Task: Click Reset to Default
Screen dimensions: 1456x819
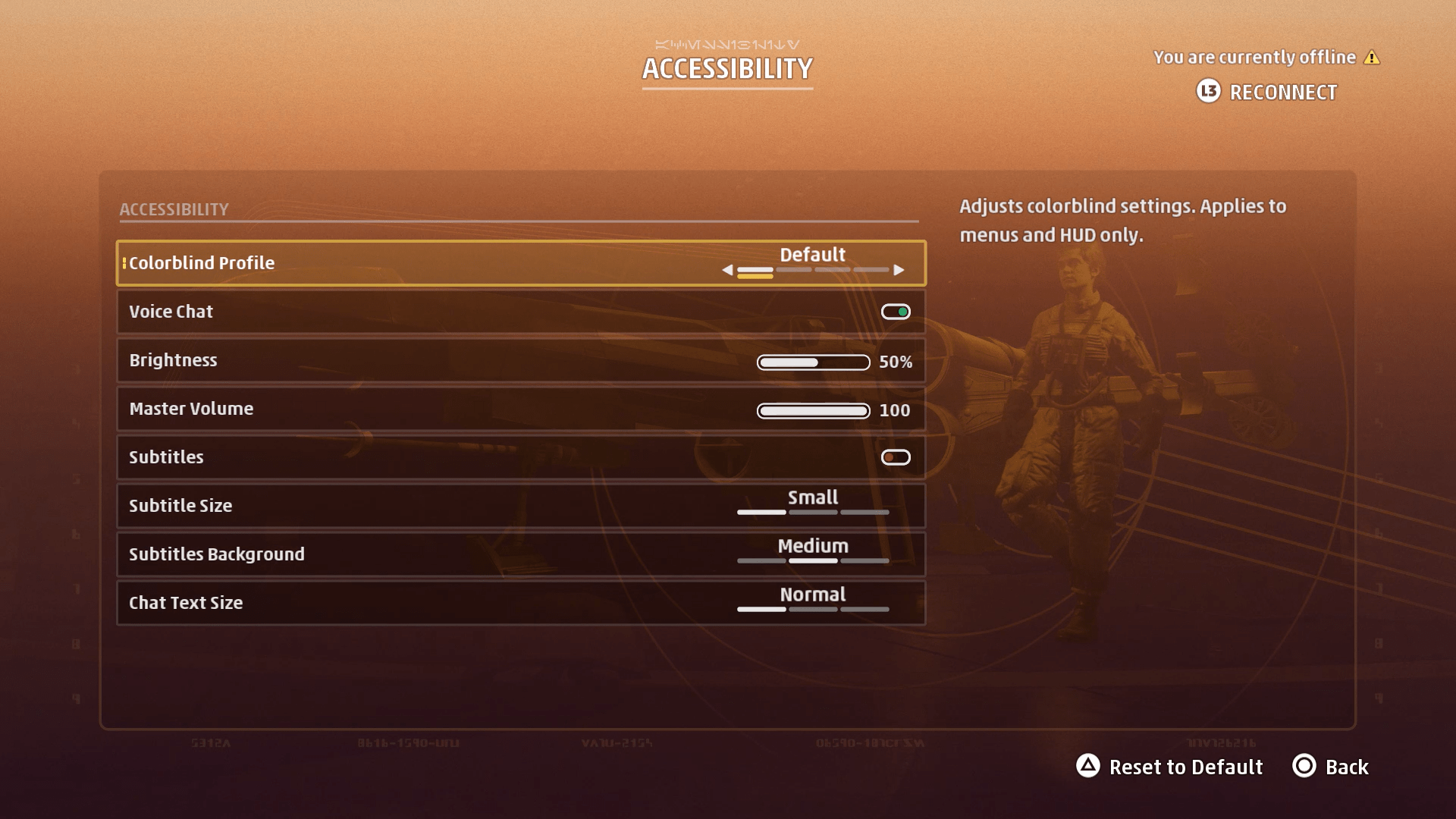Action: tap(1185, 767)
